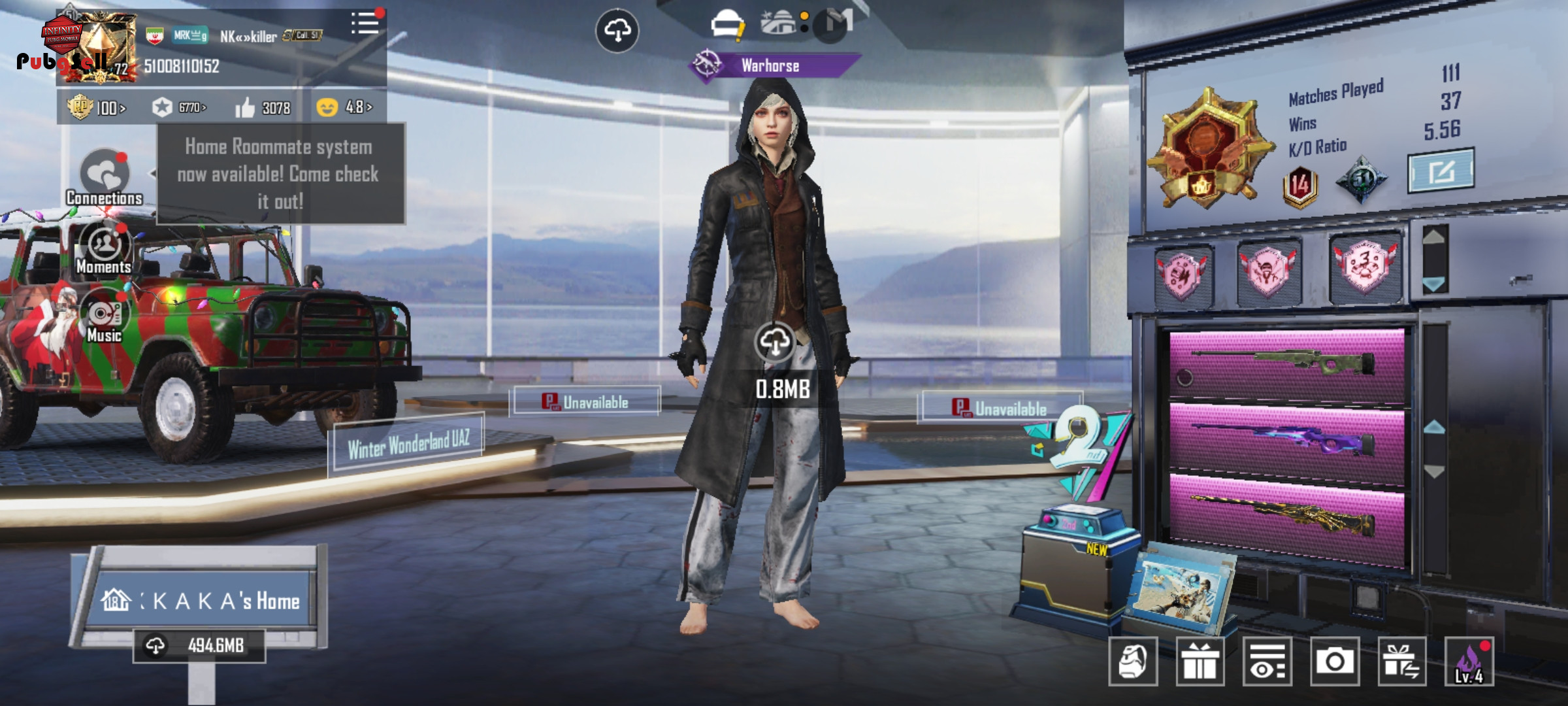Open the hamburger list menu

365,24
